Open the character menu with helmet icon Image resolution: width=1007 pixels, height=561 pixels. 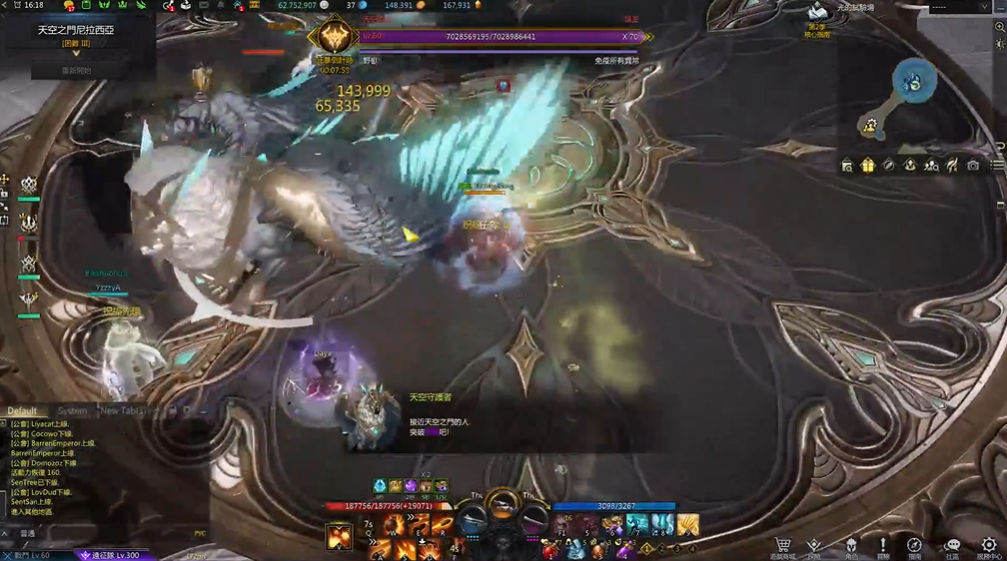[851, 545]
